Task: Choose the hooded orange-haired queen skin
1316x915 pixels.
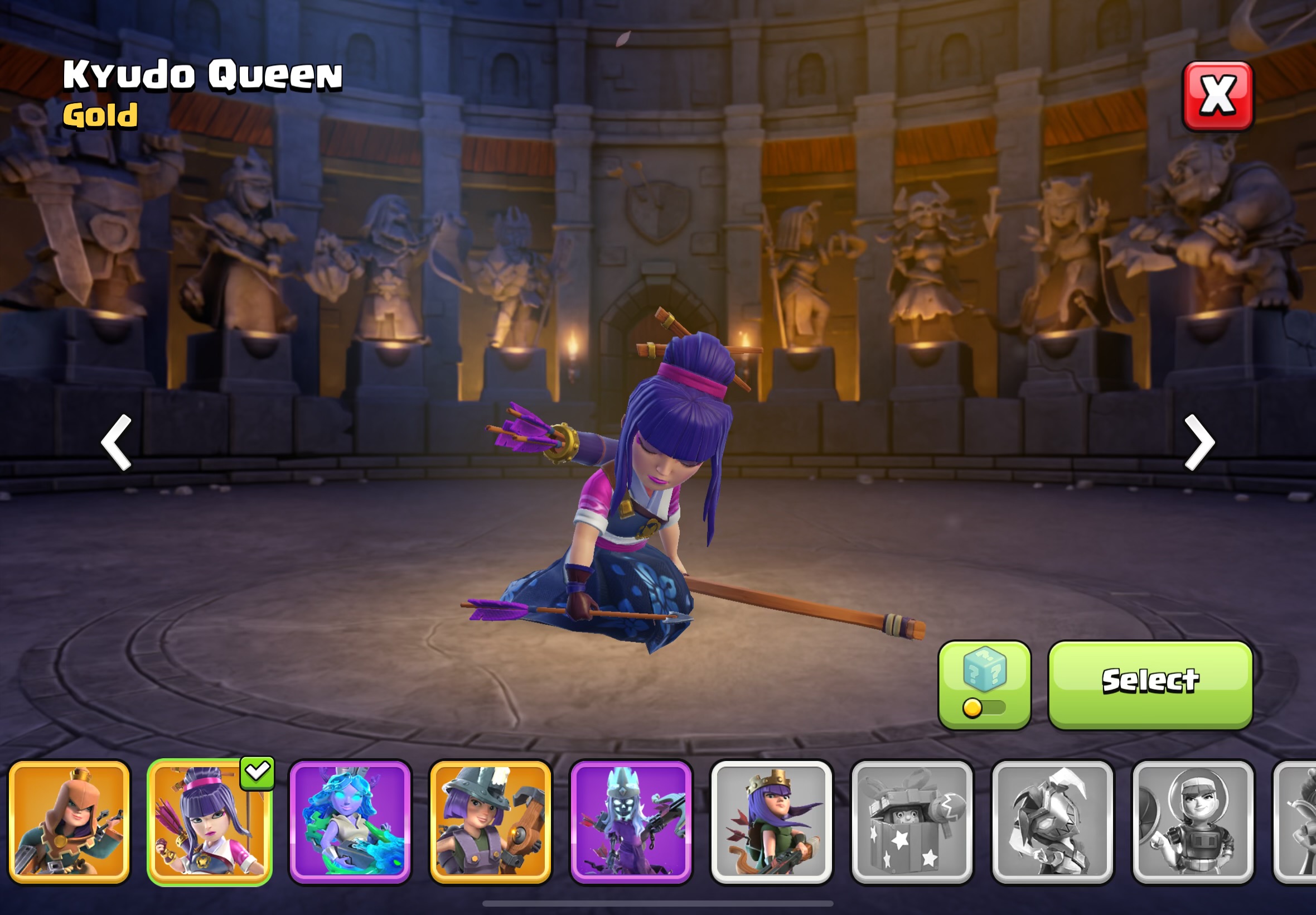Action: (69, 822)
